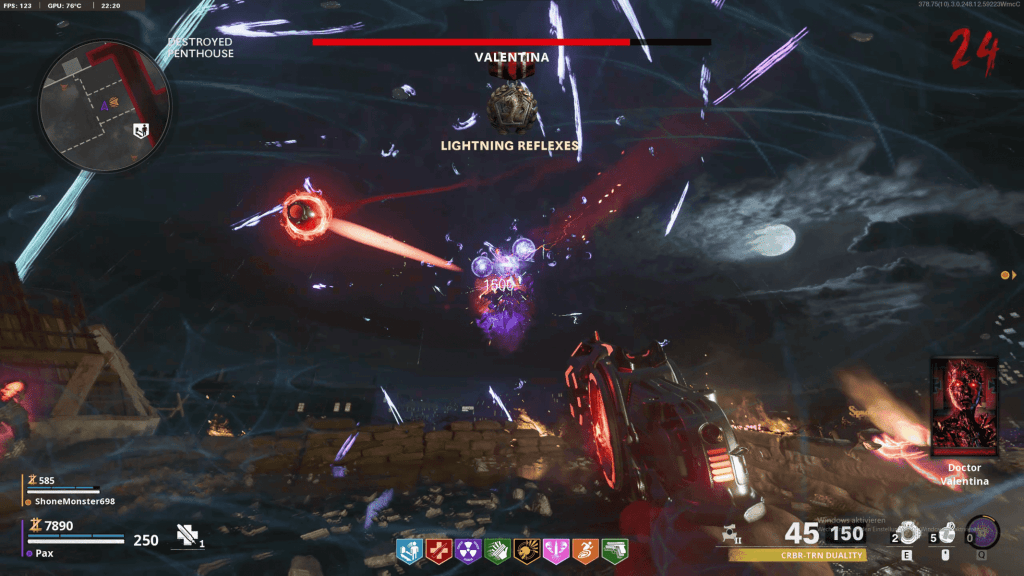Viewport: 1024px width, 576px height.
Task: Choose the pink perk icon
Action: click(x=555, y=550)
